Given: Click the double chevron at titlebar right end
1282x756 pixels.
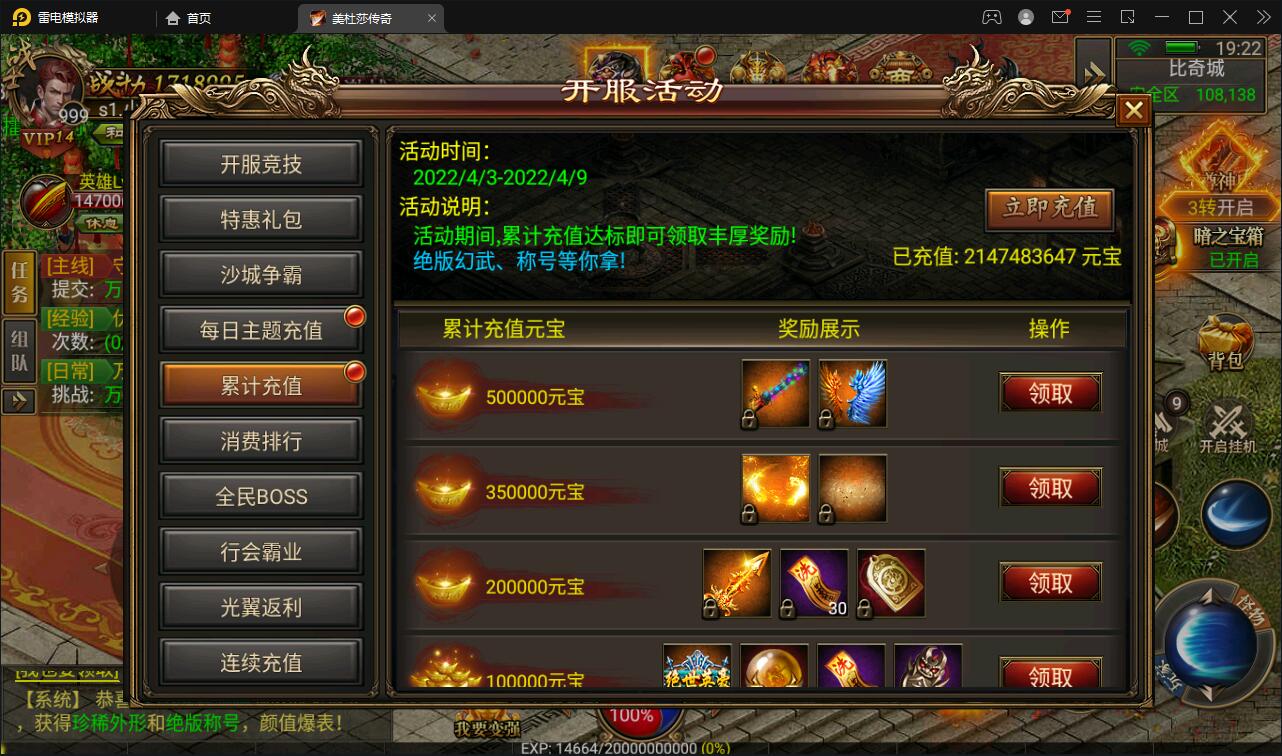Looking at the screenshot, I should click(1262, 16).
